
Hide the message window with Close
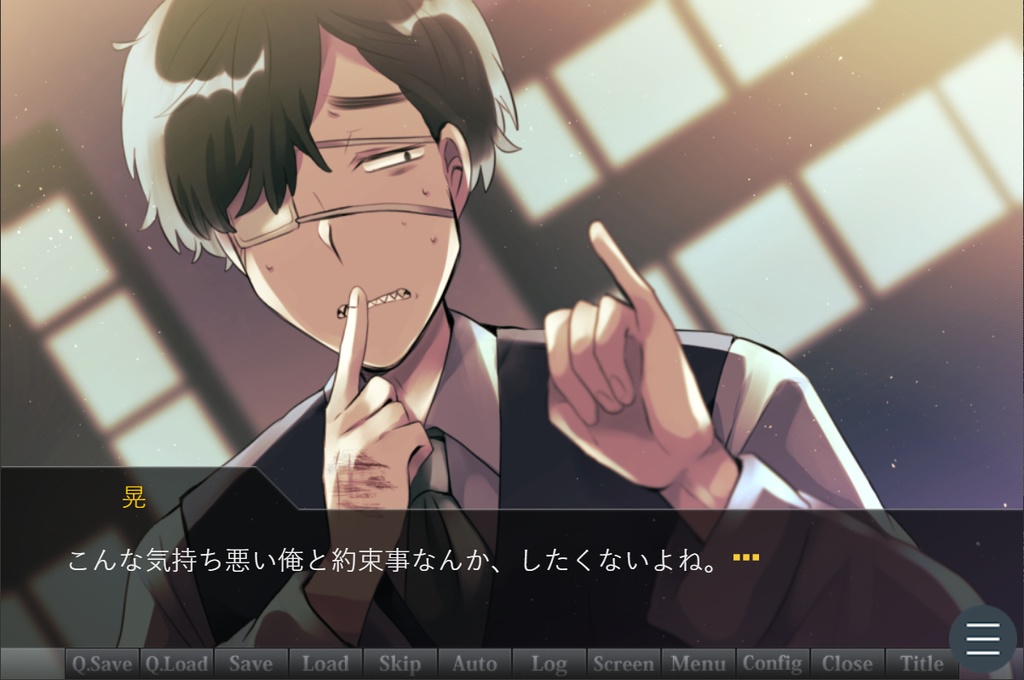[847, 663]
